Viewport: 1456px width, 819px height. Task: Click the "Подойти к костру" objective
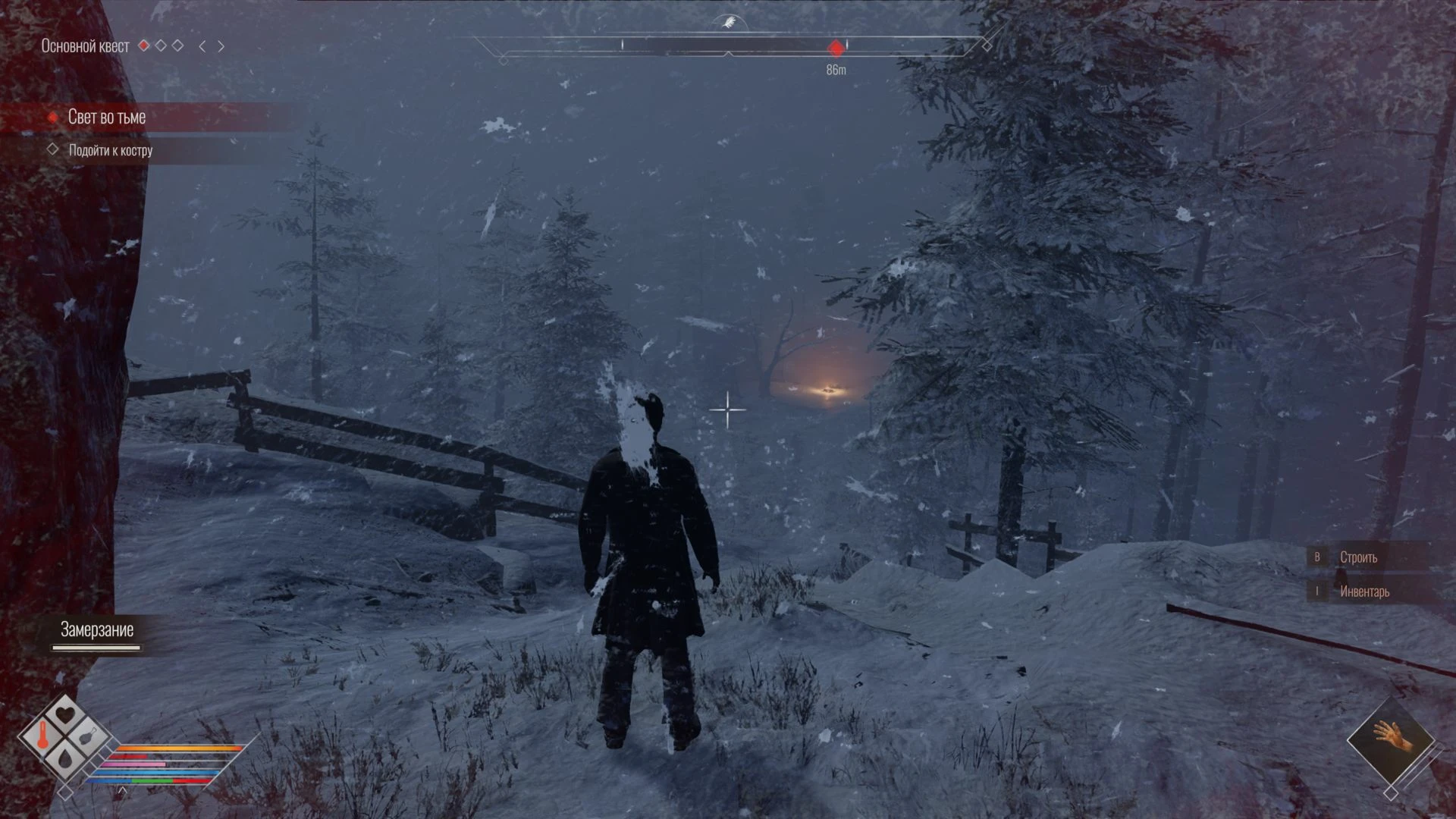(111, 150)
